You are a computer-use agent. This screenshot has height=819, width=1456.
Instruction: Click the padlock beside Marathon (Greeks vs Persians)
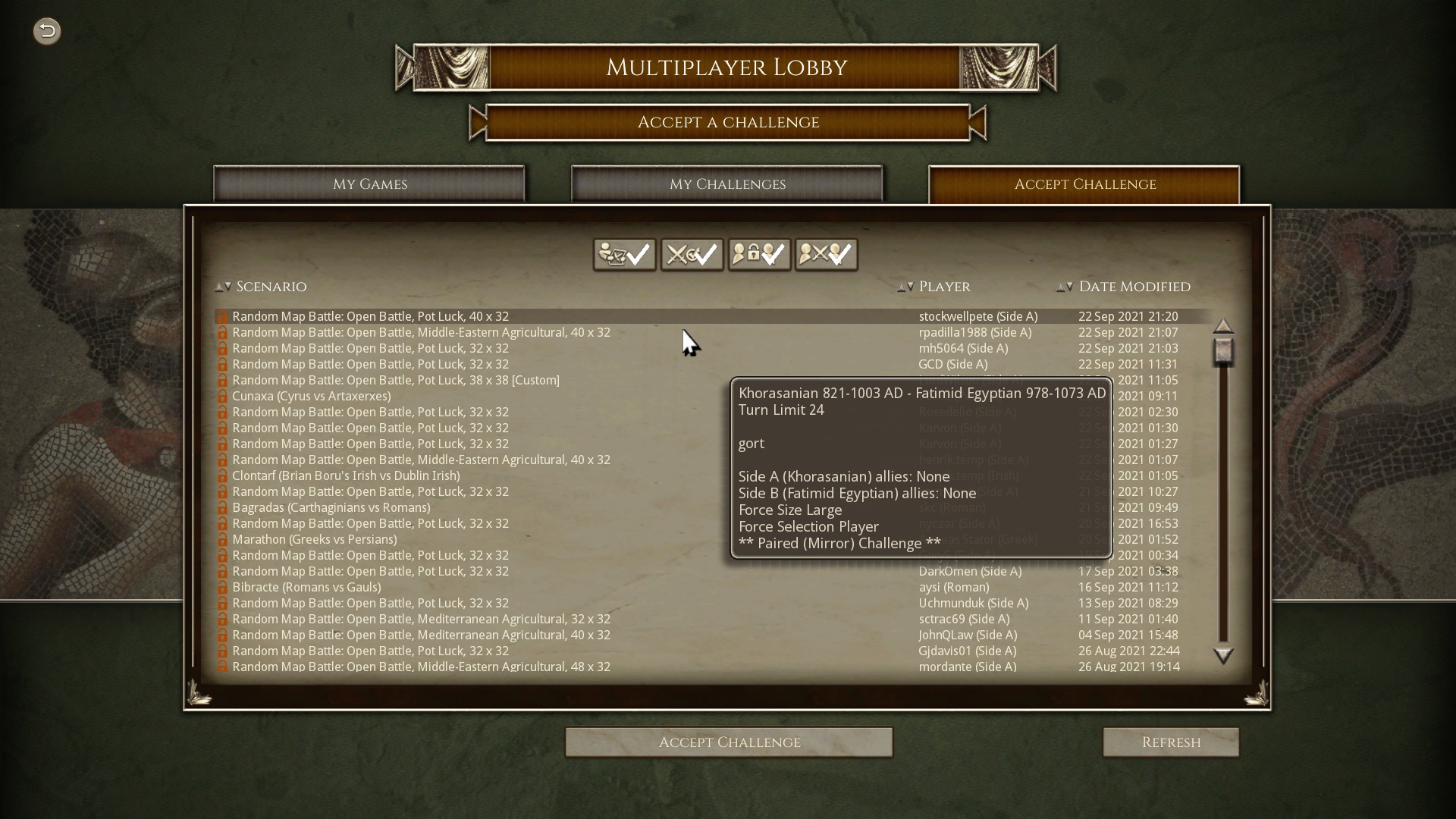(x=222, y=539)
